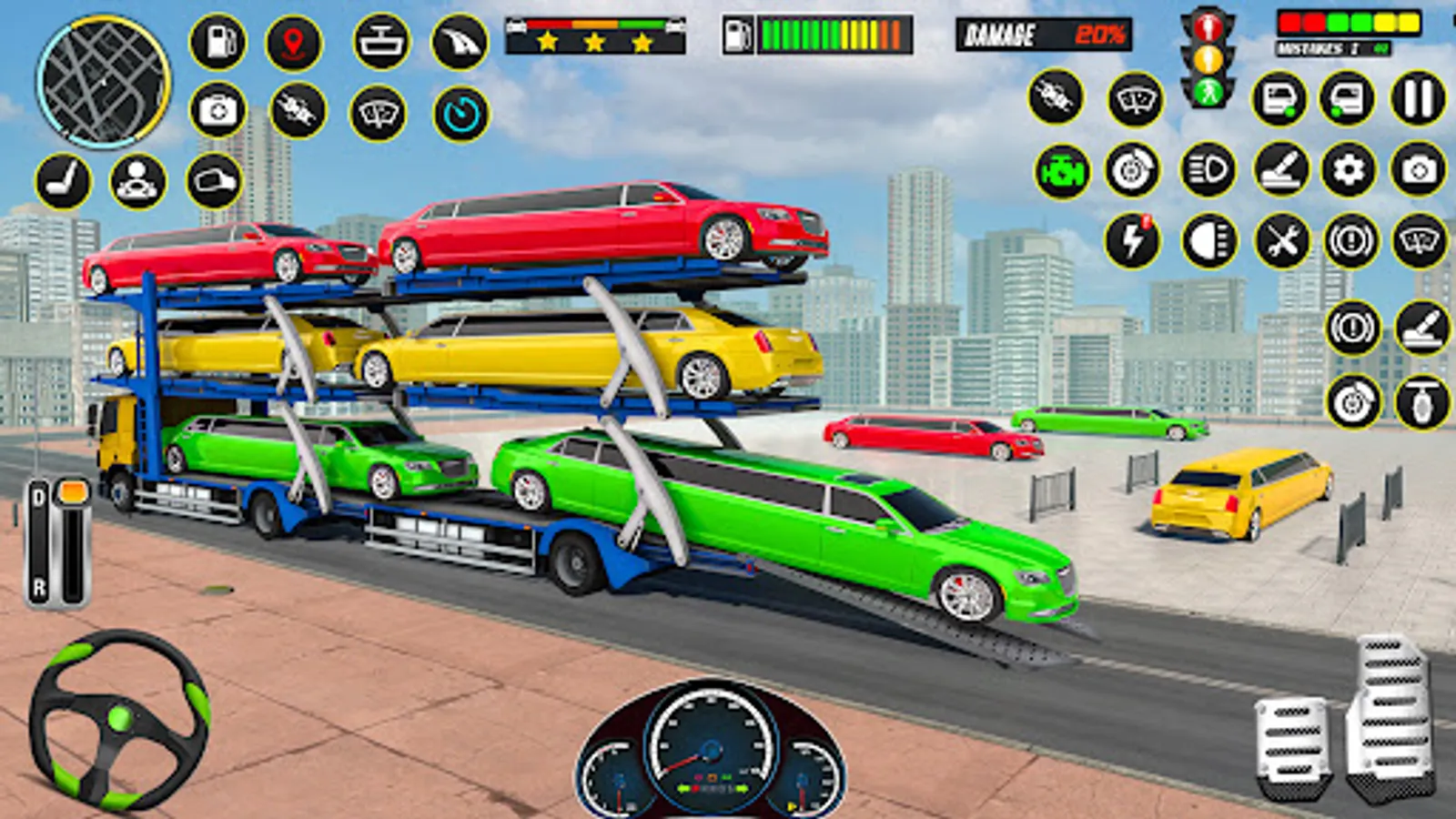Image resolution: width=1456 pixels, height=819 pixels.
Task: Activate the blue stopwatch icon
Action: click(x=461, y=115)
